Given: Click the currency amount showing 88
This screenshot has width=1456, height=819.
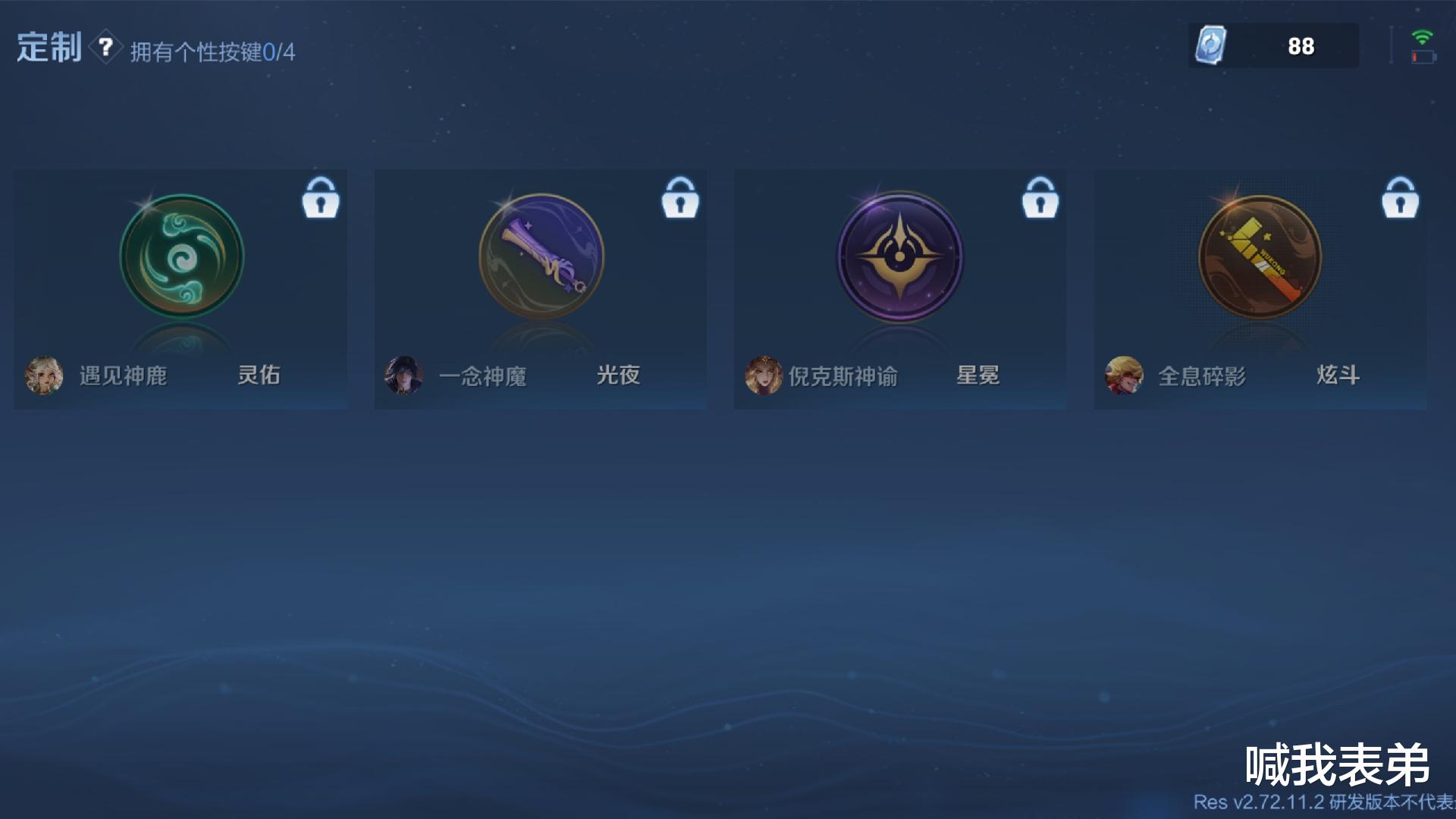Looking at the screenshot, I should (1301, 45).
